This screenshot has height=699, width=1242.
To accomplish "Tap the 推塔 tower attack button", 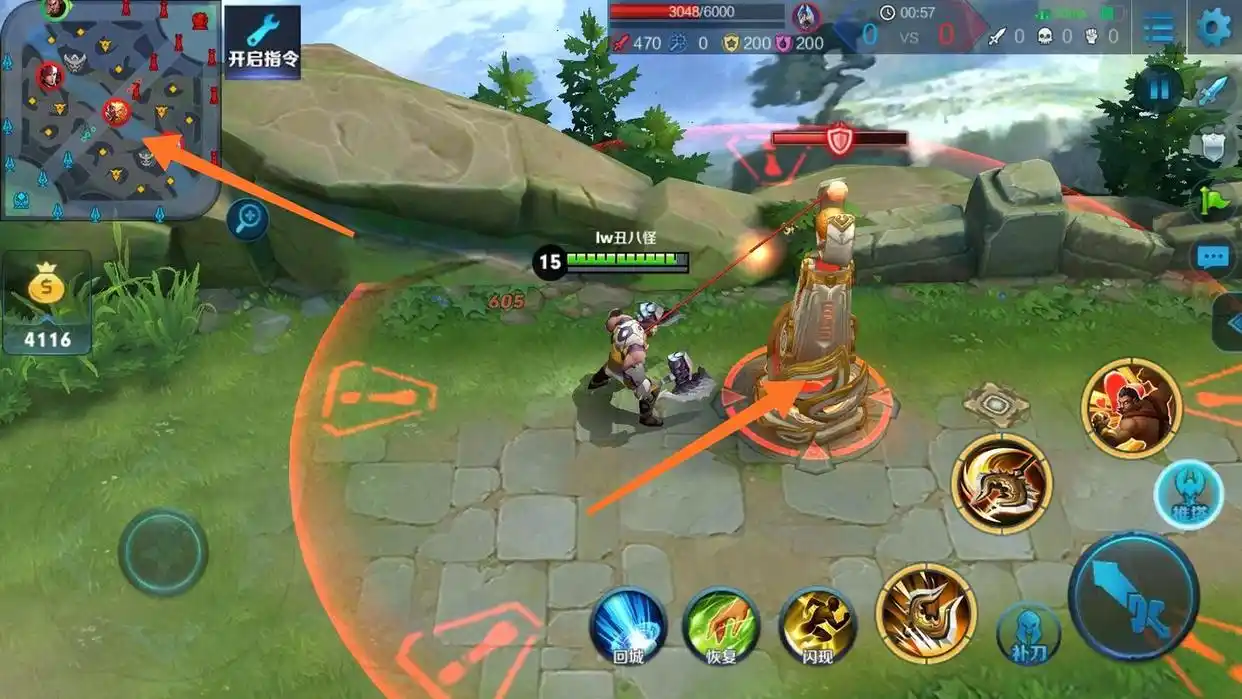I will 1189,494.
